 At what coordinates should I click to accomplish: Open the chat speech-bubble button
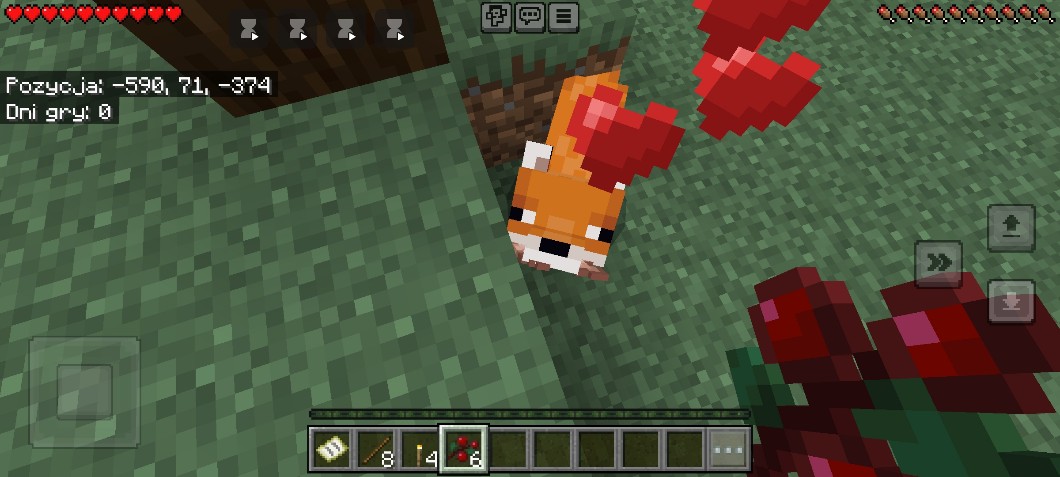tap(530, 16)
